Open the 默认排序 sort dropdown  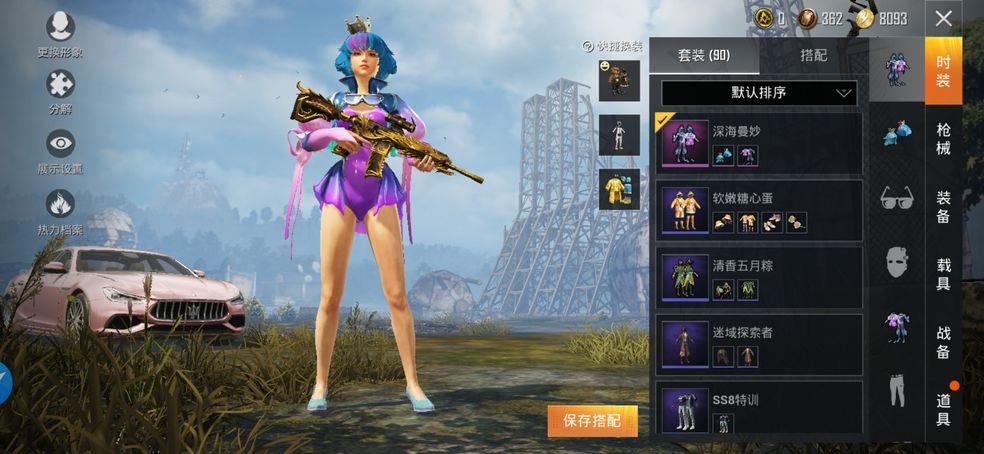(x=759, y=93)
